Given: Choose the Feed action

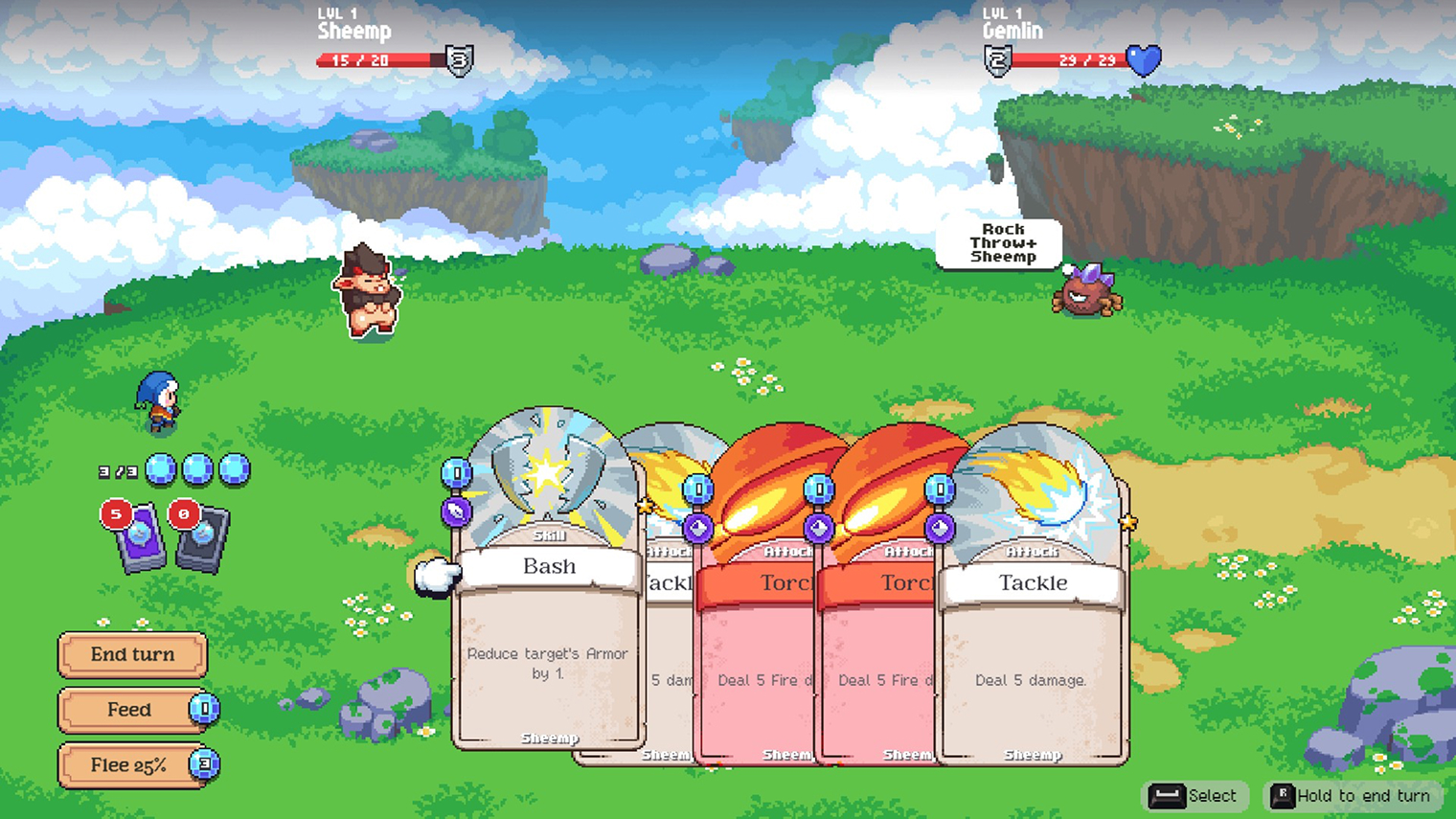Looking at the screenshot, I should pyautogui.click(x=130, y=710).
